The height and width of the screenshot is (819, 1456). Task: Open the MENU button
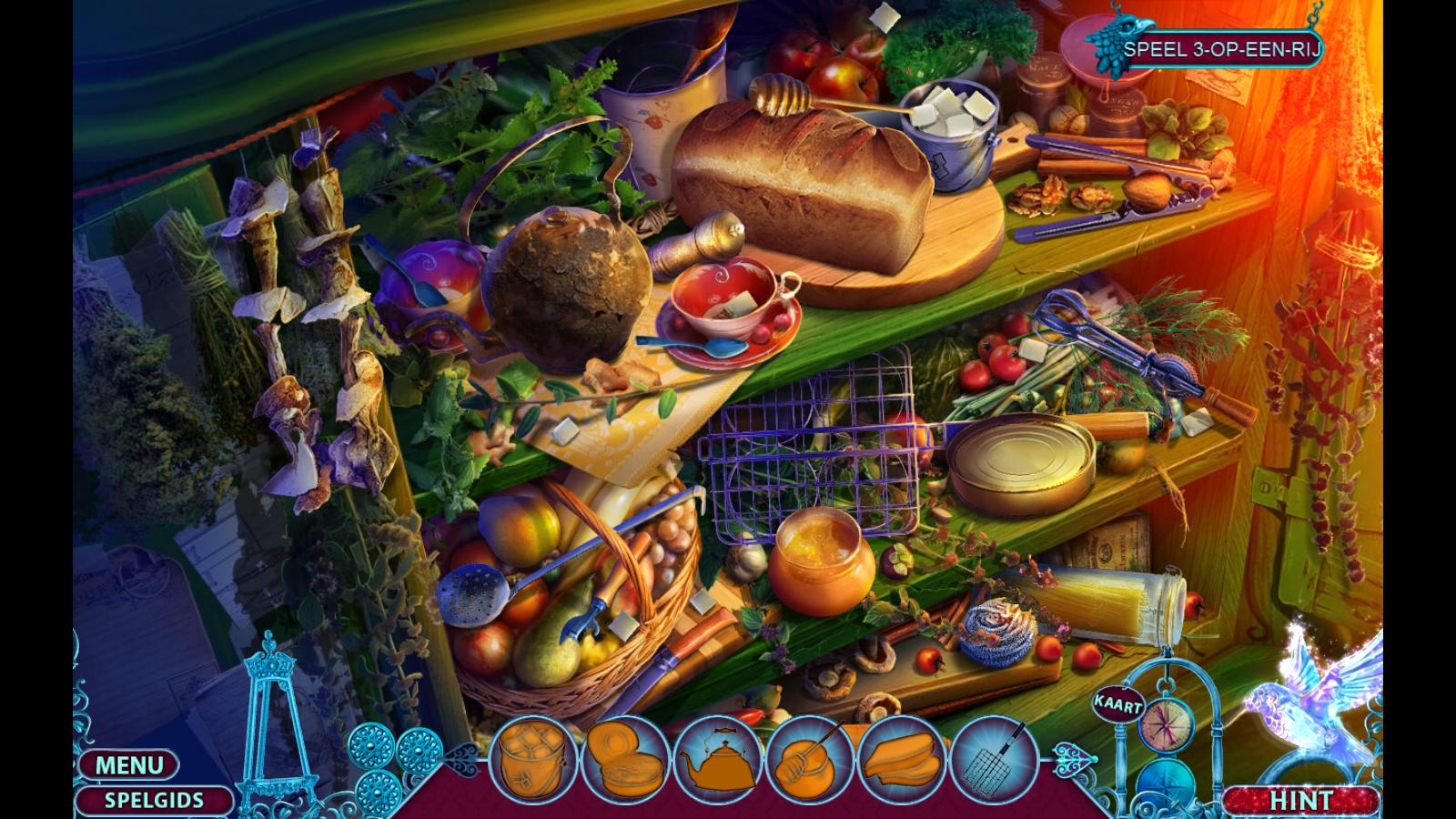tap(128, 764)
